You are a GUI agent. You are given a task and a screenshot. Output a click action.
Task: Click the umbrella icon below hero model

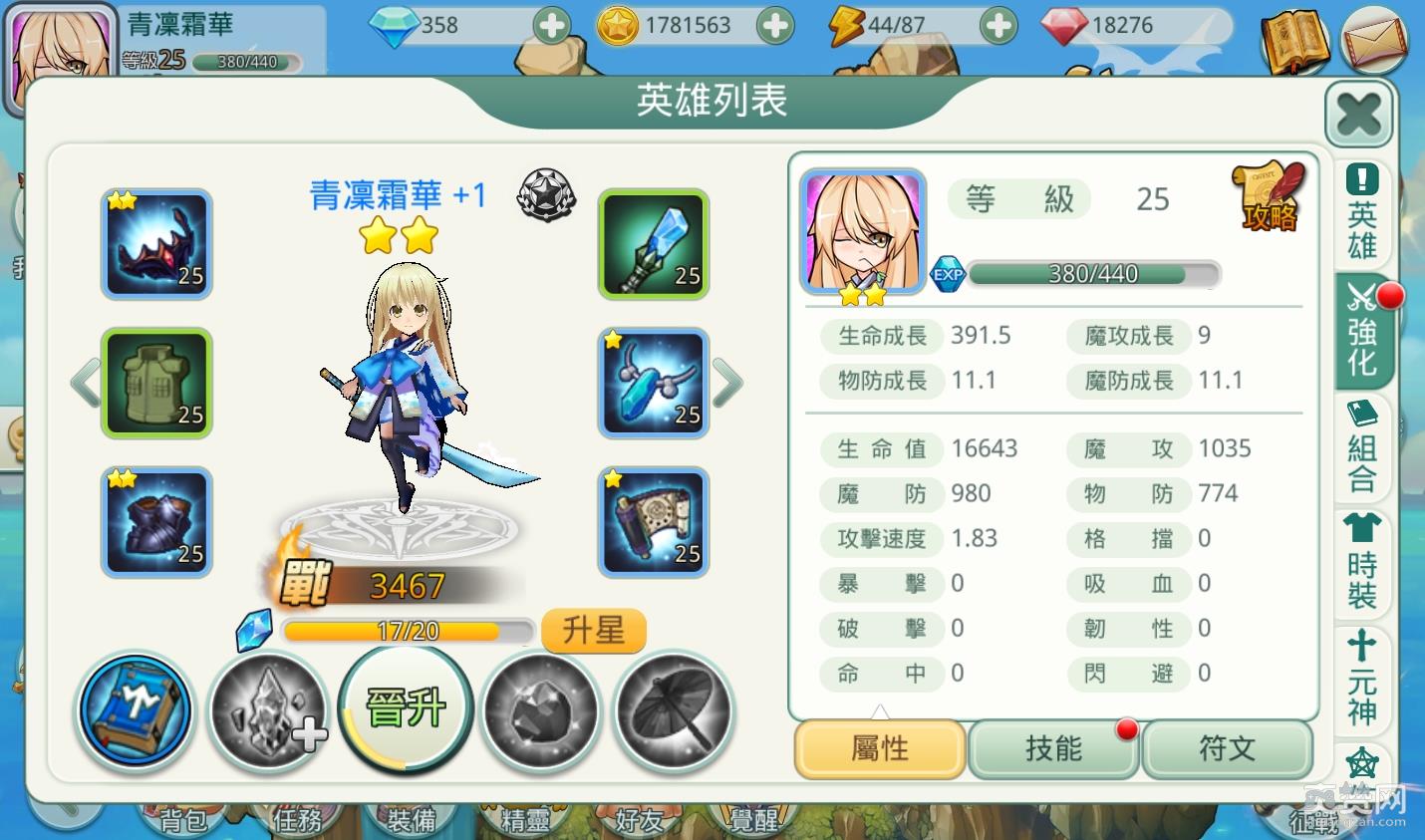(x=674, y=712)
